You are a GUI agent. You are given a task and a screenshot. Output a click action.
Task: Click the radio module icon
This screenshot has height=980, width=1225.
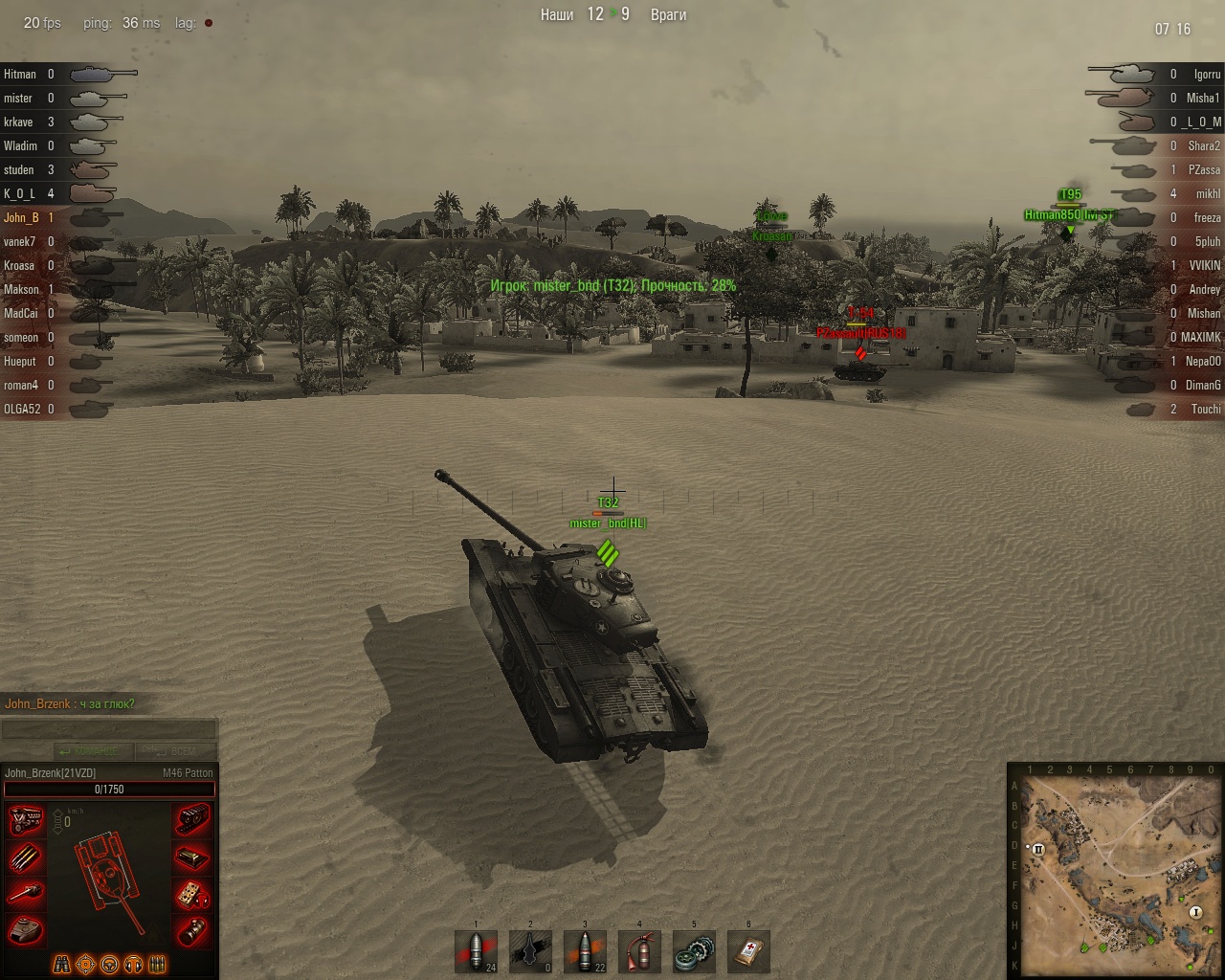[x=192, y=894]
